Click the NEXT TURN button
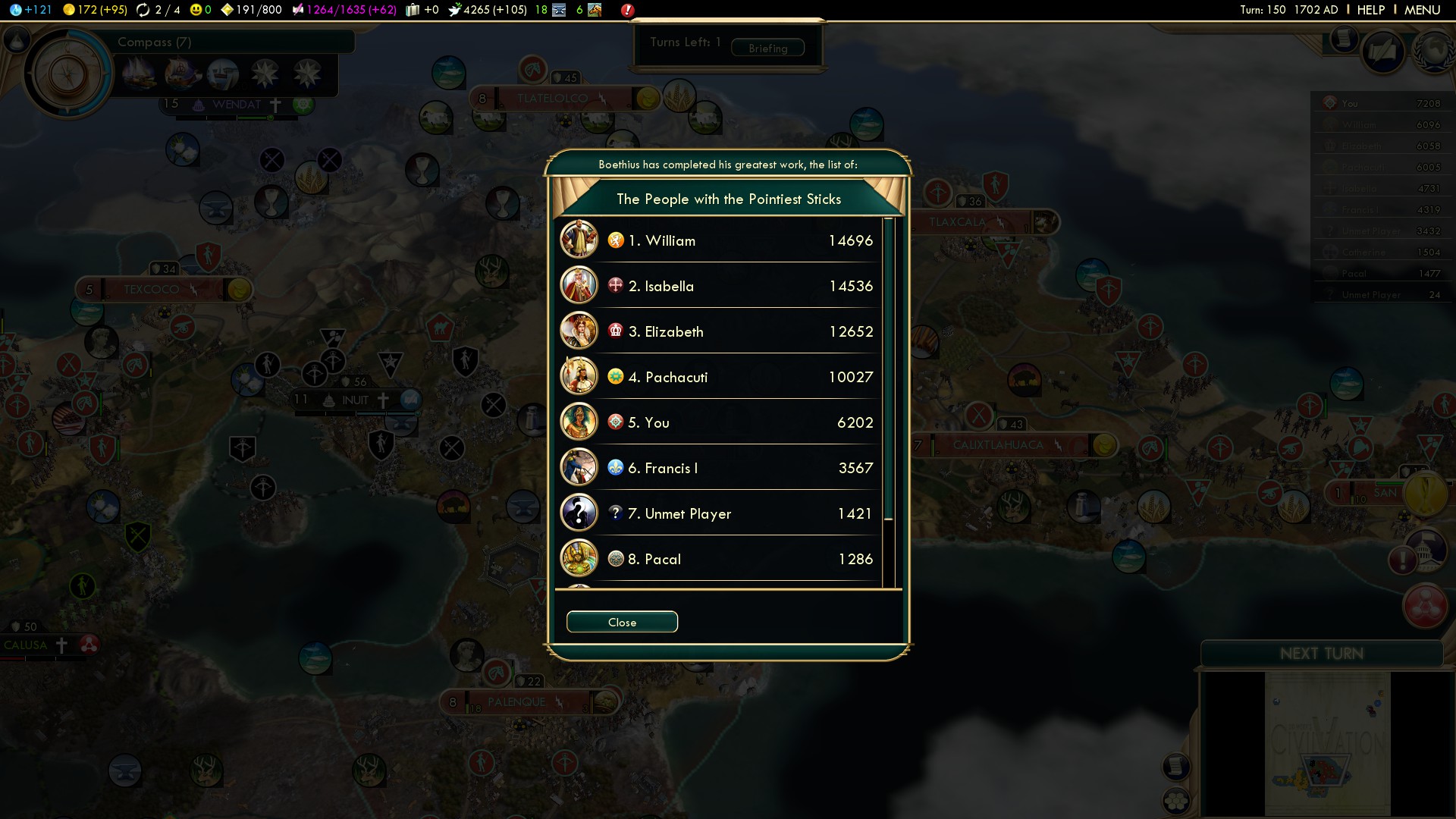 1321,654
